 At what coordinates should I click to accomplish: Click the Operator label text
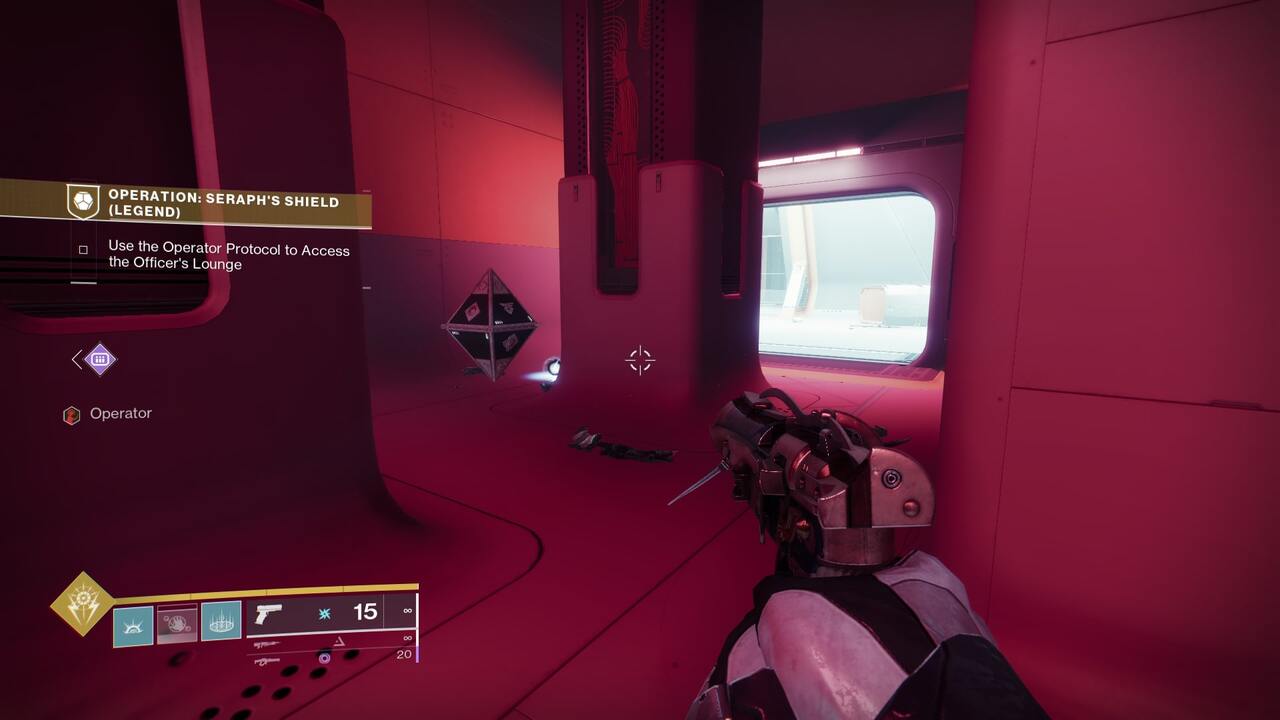tap(121, 411)
